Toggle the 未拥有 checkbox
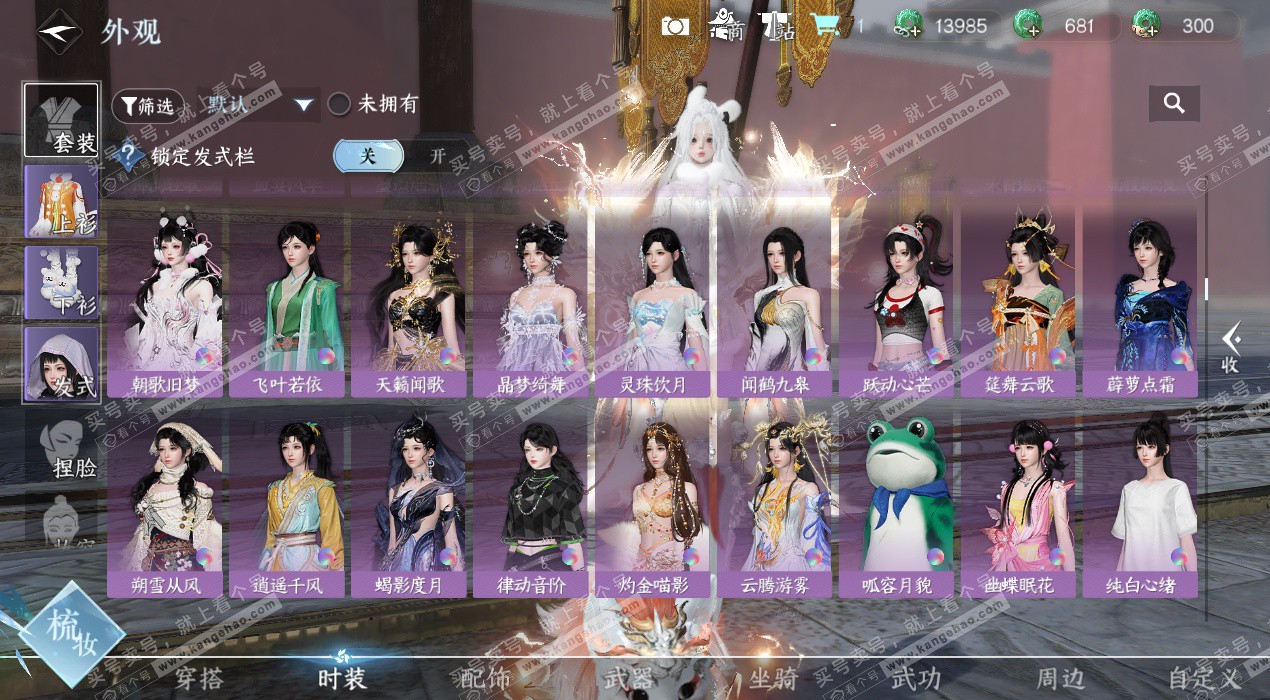This screenshot has height=700, width=1270. [340, 104]
